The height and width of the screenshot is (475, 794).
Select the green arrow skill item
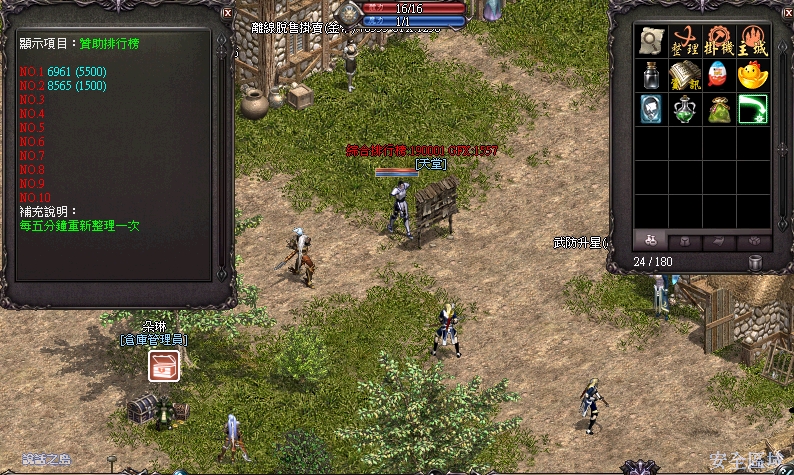752,109
